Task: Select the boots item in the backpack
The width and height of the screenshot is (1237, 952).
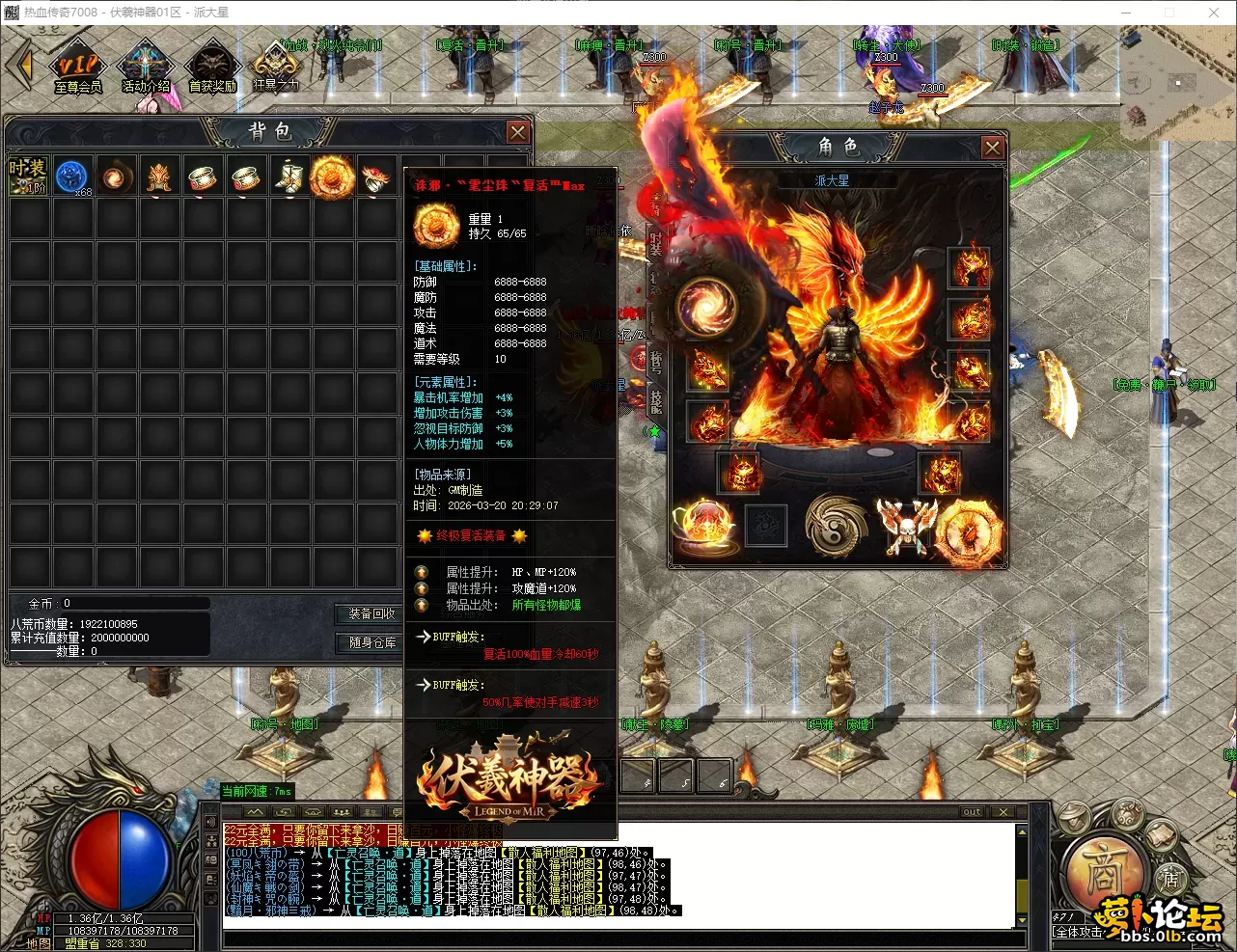Action: click(x=289, y=177)
